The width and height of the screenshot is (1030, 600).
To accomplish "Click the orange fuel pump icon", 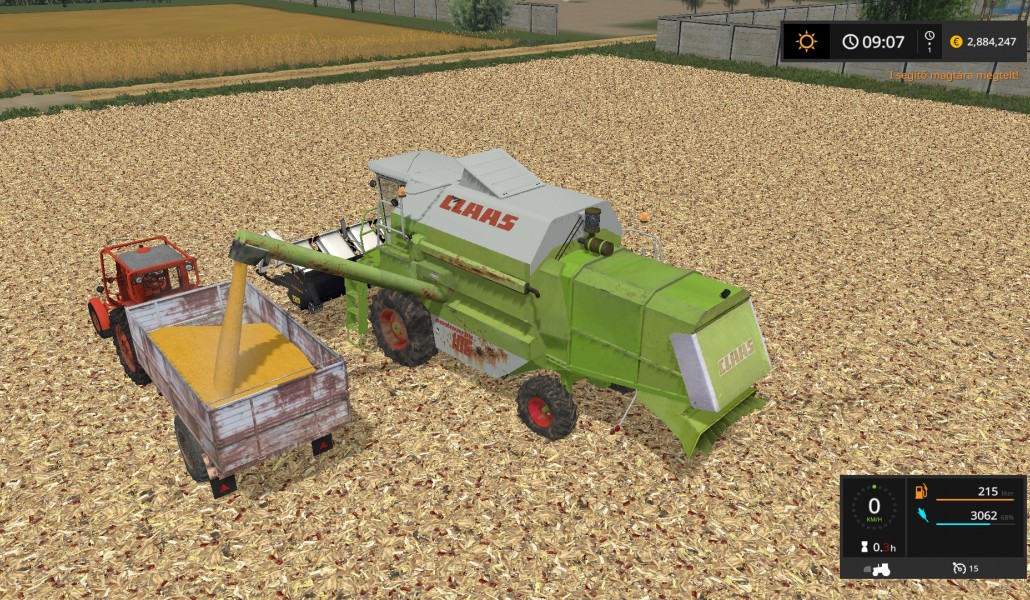I will [922, 491].
